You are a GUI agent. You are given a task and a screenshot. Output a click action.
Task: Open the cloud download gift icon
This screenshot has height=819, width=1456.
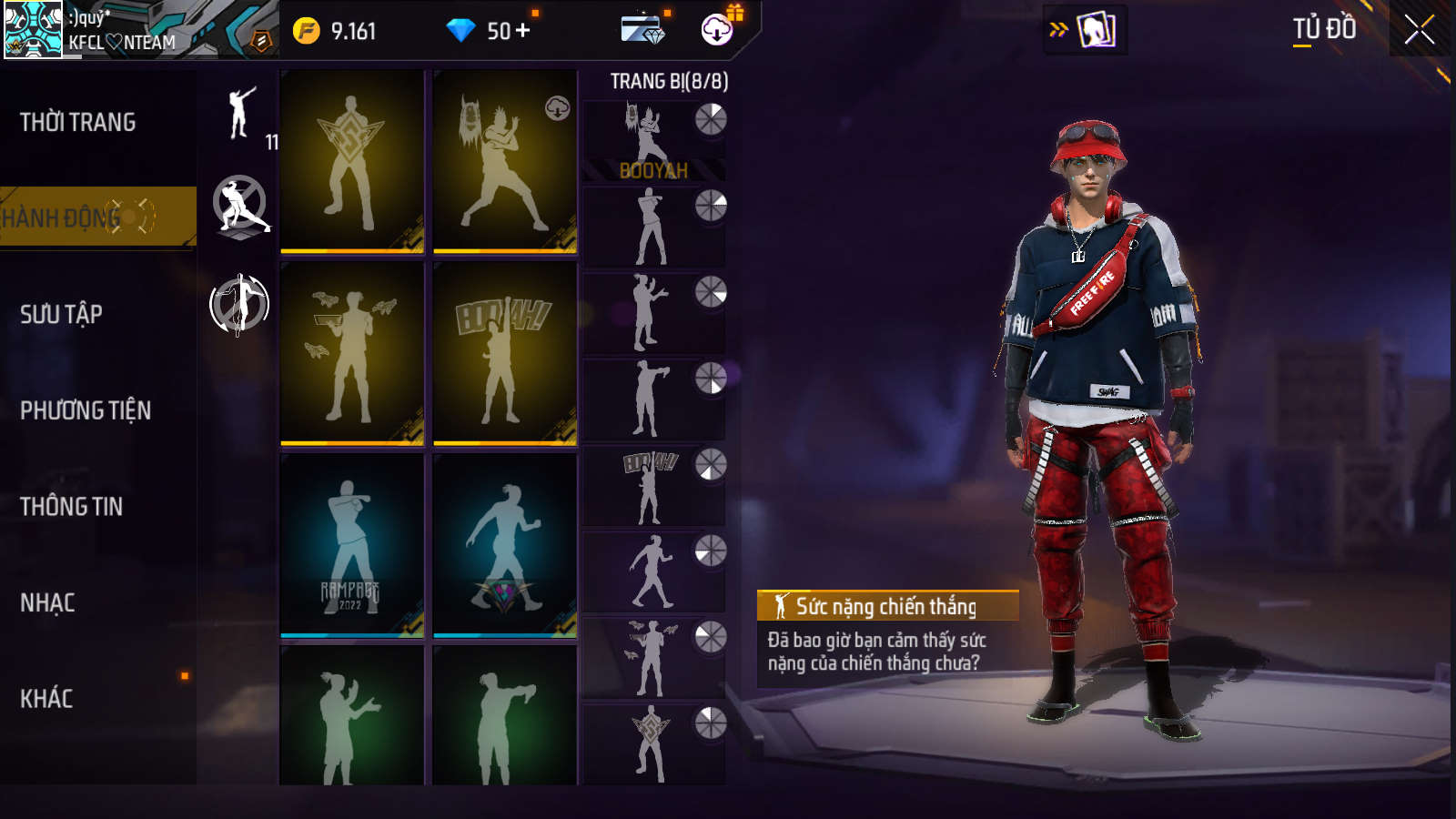718,30
